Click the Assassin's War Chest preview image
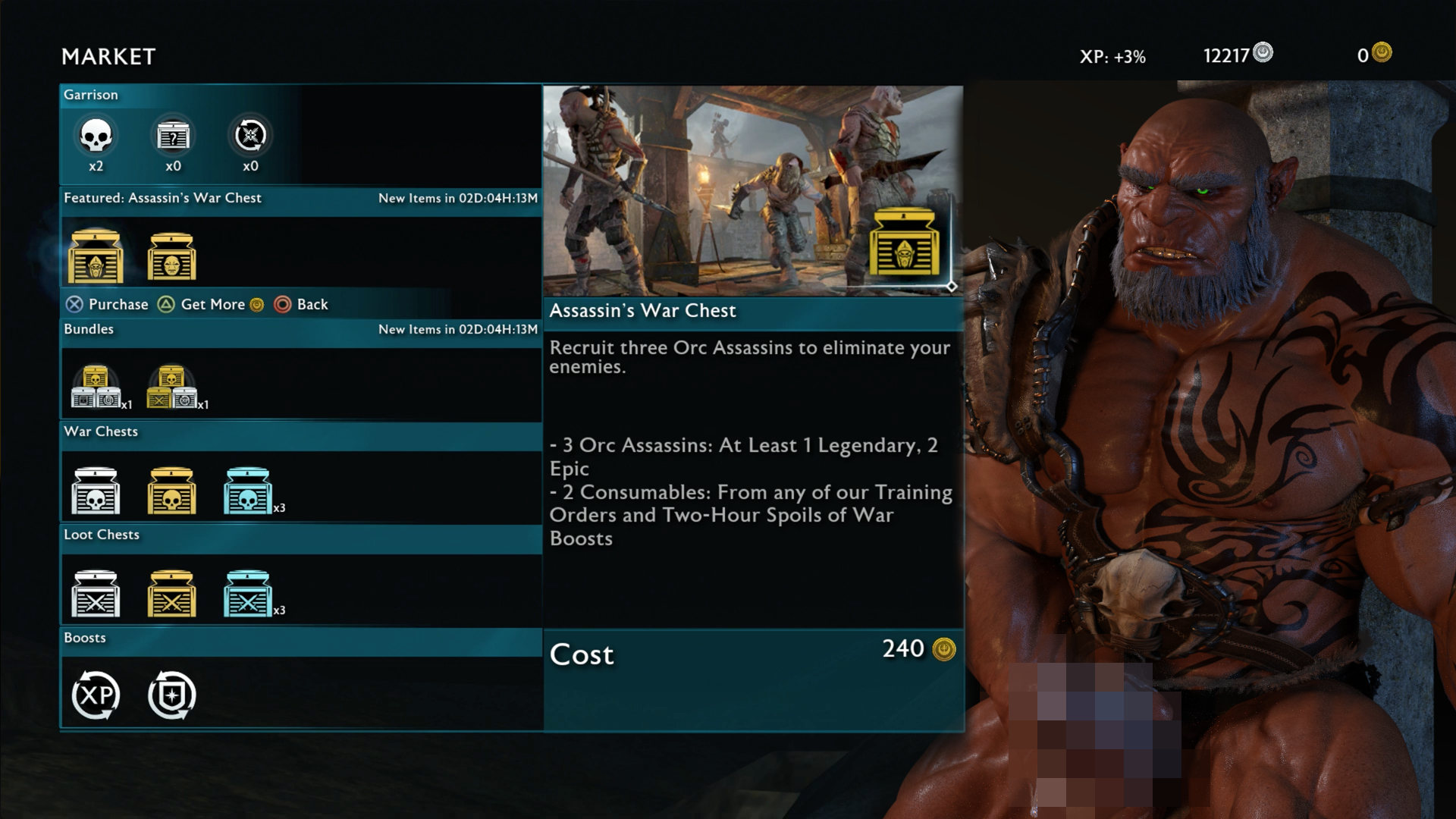Screen dimensions: 1456x819 pos(752,190)
